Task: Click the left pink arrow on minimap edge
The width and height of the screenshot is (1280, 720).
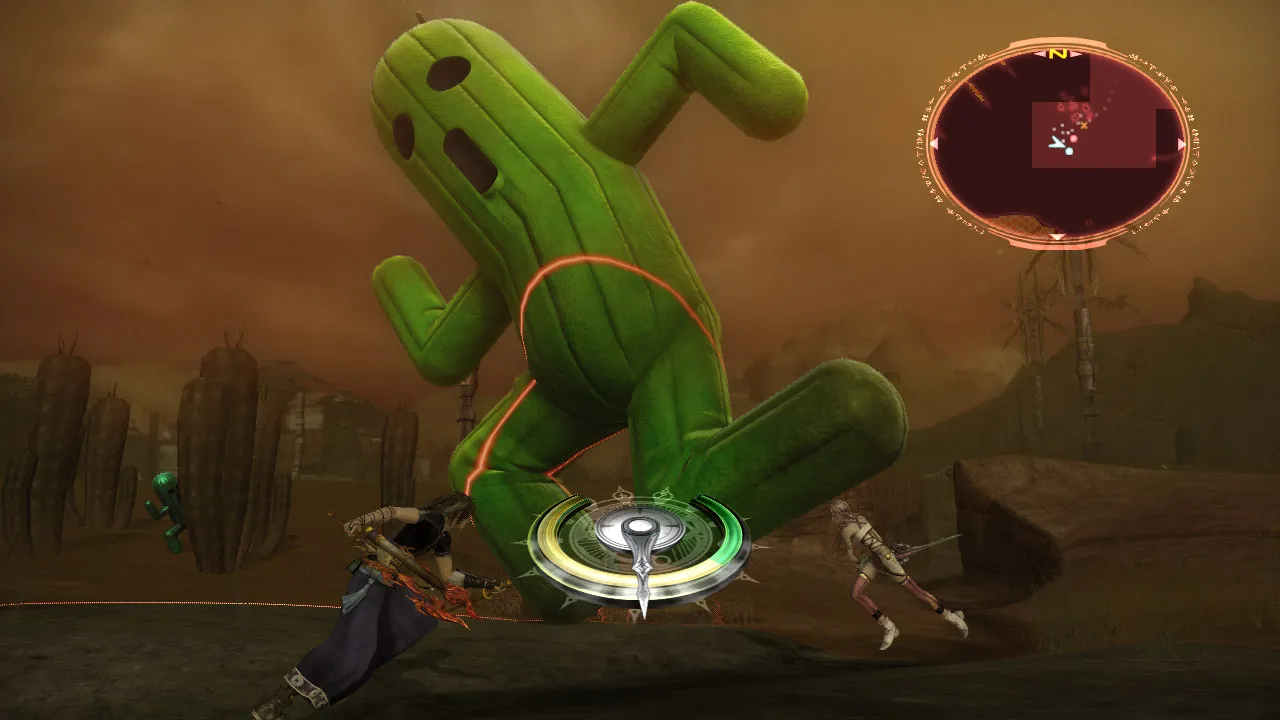Action: tap(933, 144)
